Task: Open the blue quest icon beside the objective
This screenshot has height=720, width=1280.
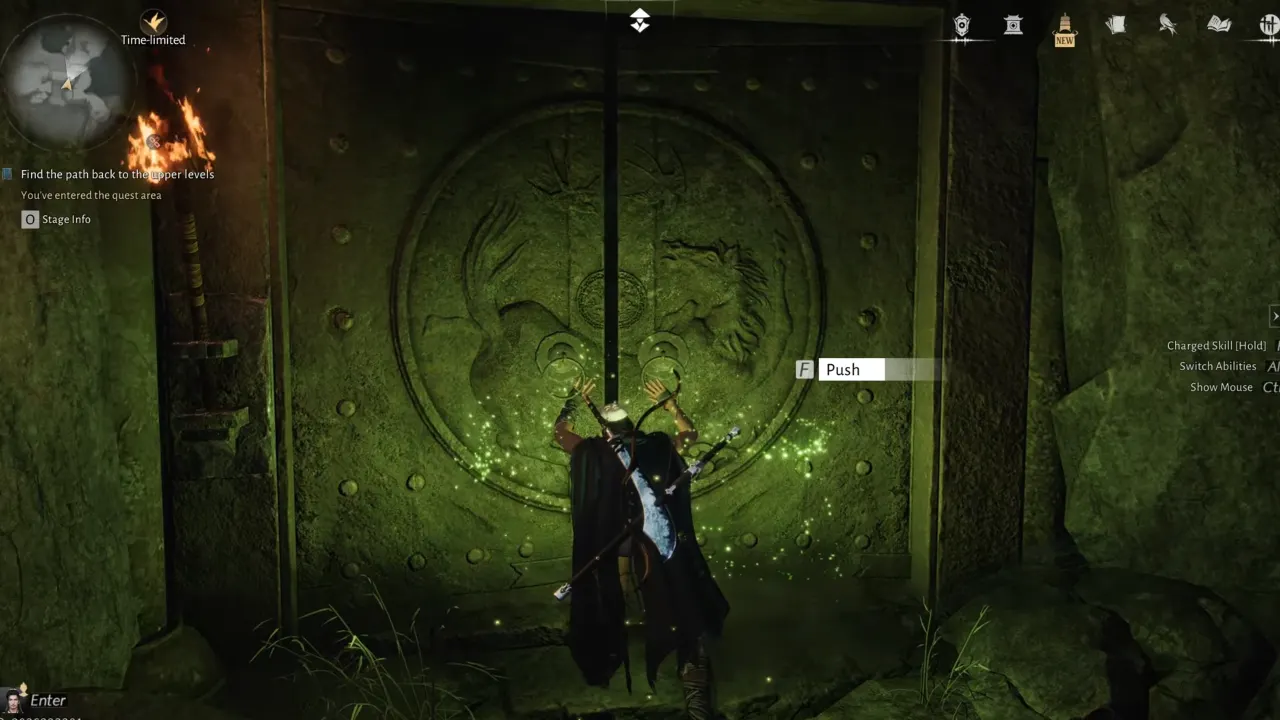Action: (7, 174)
